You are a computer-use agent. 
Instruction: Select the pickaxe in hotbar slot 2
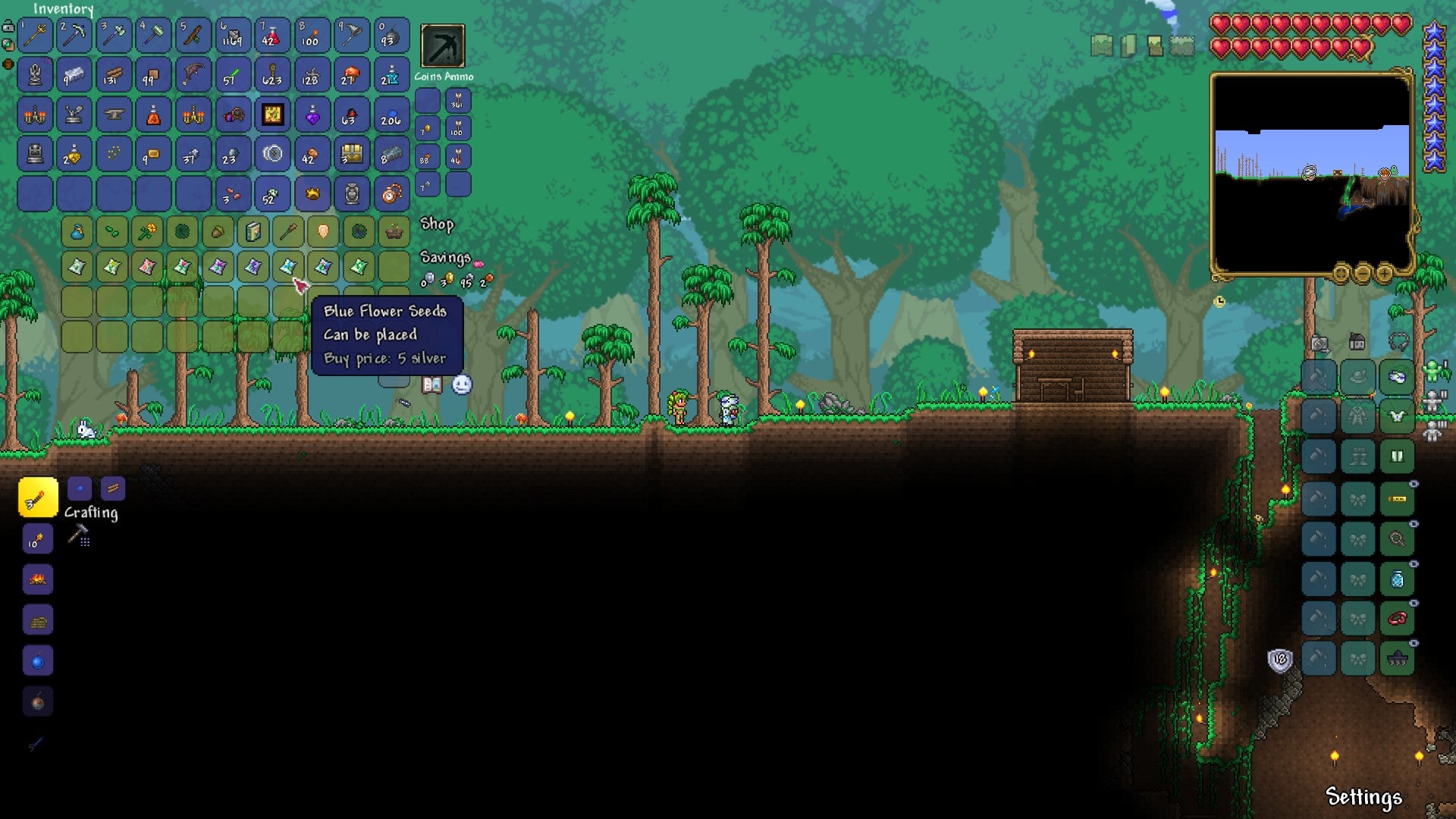[74, 36]
